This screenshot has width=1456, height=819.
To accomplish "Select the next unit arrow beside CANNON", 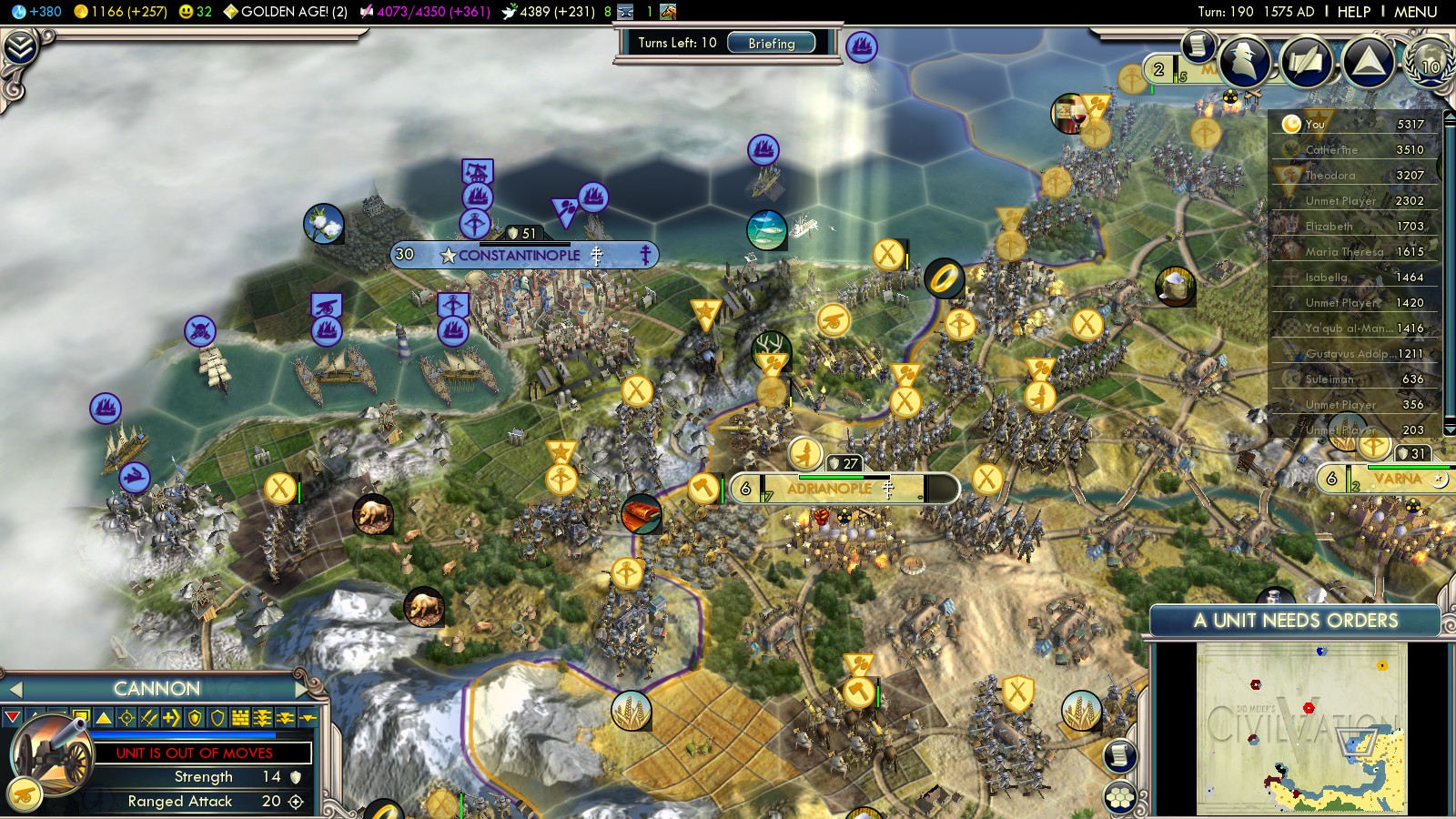I will click(x=302, y=689).
